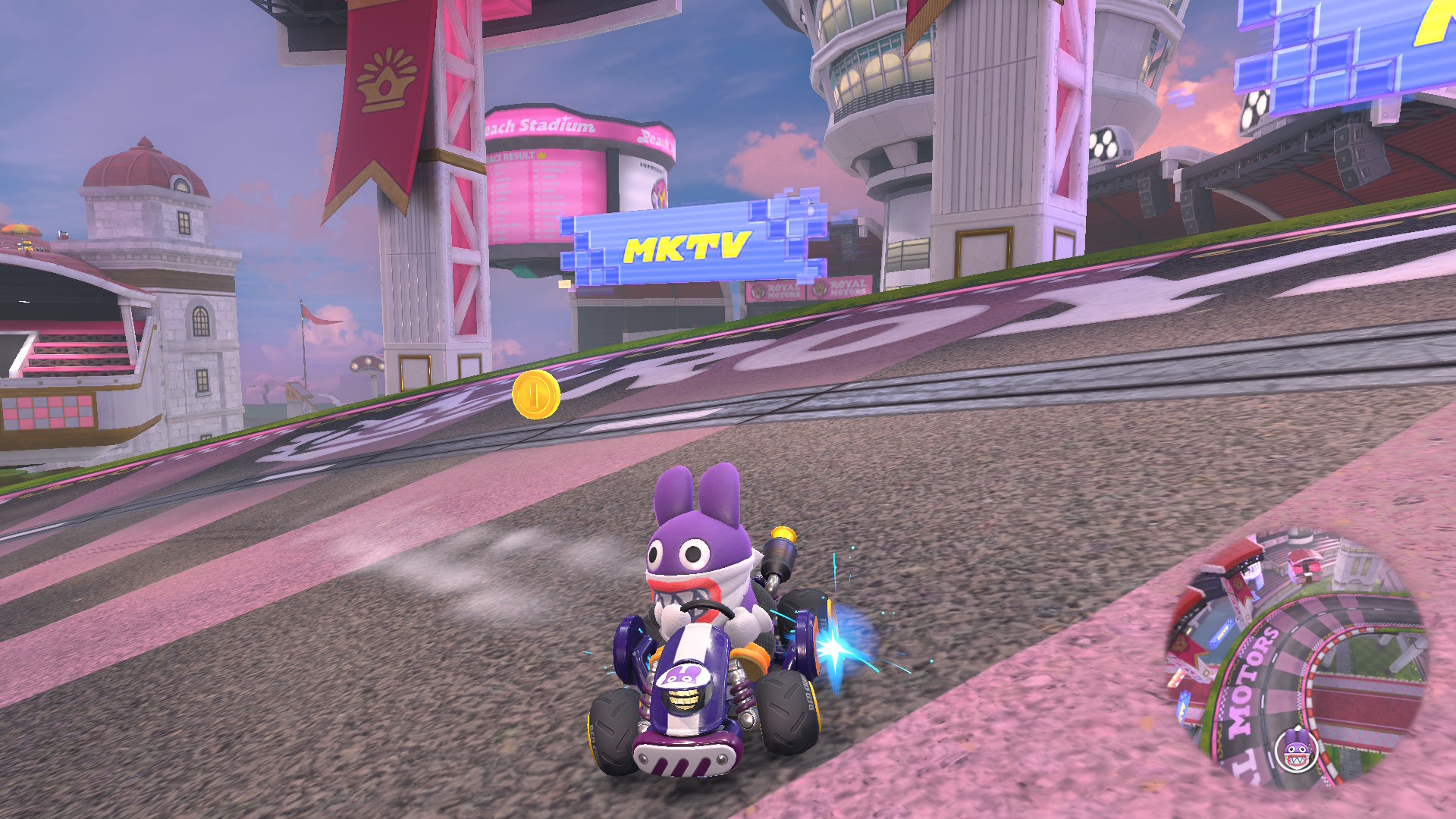This screenshot has height=819, width=1456.
Task: Click the crown icon beside Race Result
Action: coord(540,155)
